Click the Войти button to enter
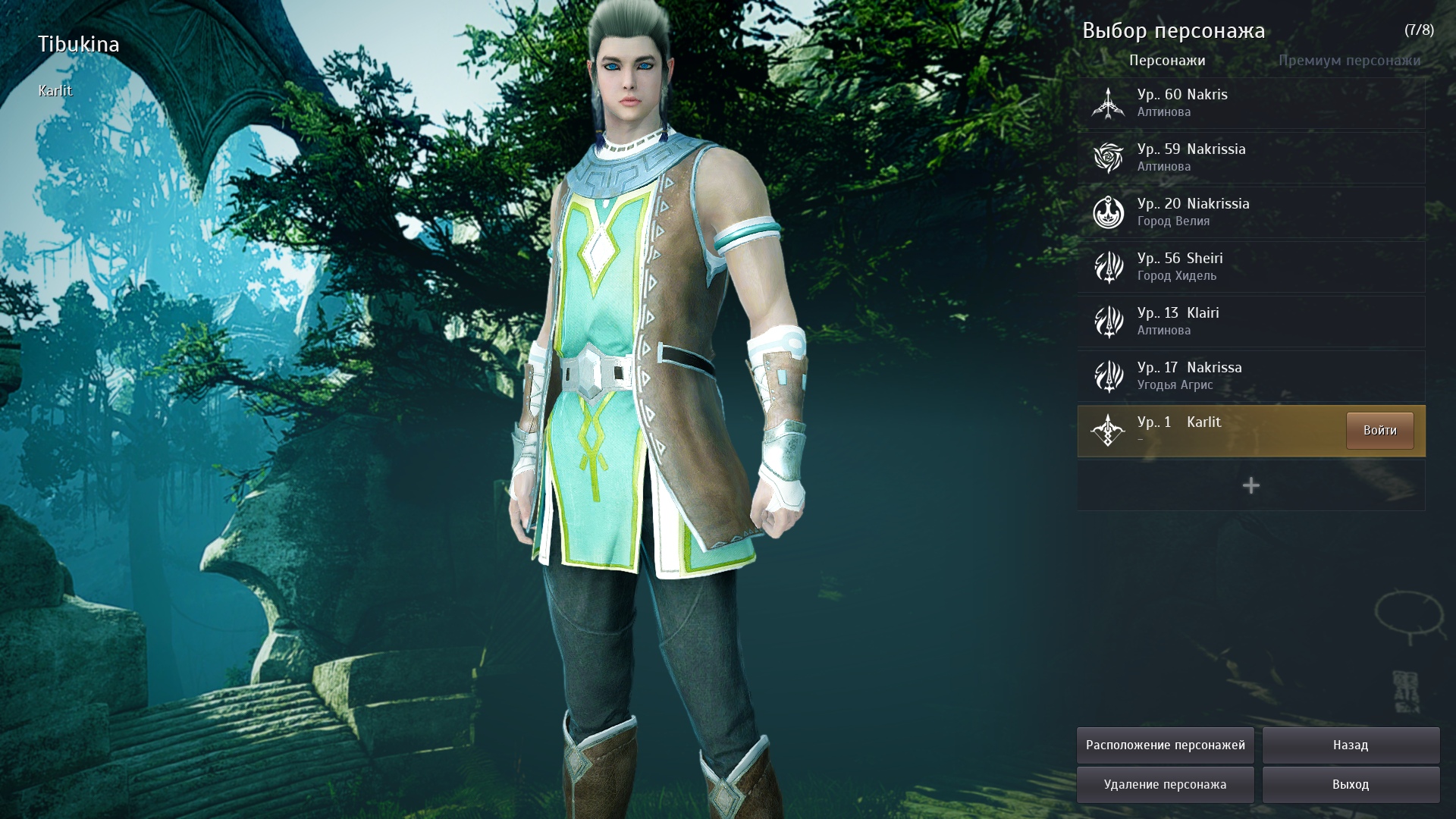1456x819 pixels. click(x=1379, y=431)
